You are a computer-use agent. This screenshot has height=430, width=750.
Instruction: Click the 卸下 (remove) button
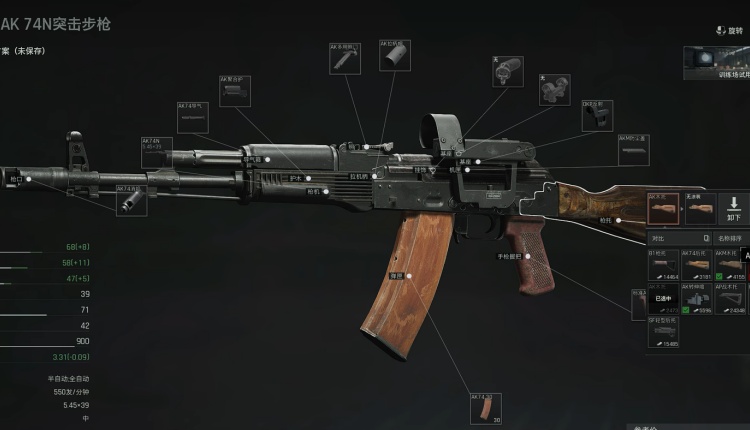point(733,209)
